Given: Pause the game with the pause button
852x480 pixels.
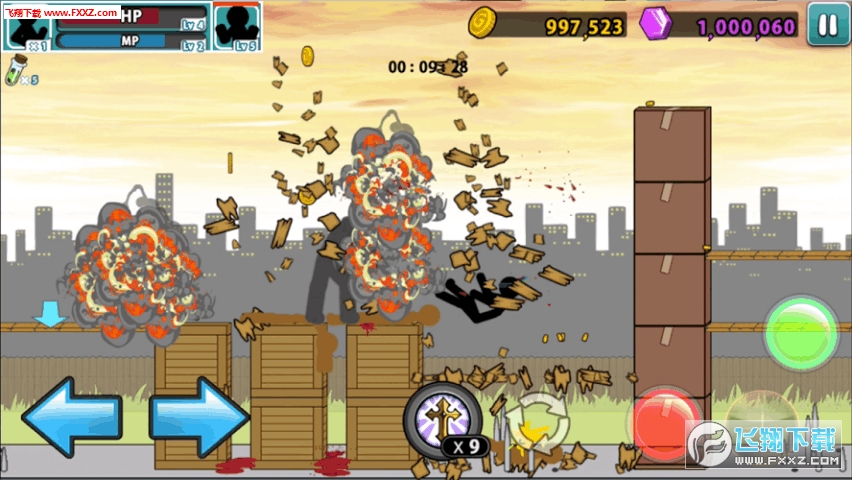Looking at the screenshot, I should click(828, 25).
